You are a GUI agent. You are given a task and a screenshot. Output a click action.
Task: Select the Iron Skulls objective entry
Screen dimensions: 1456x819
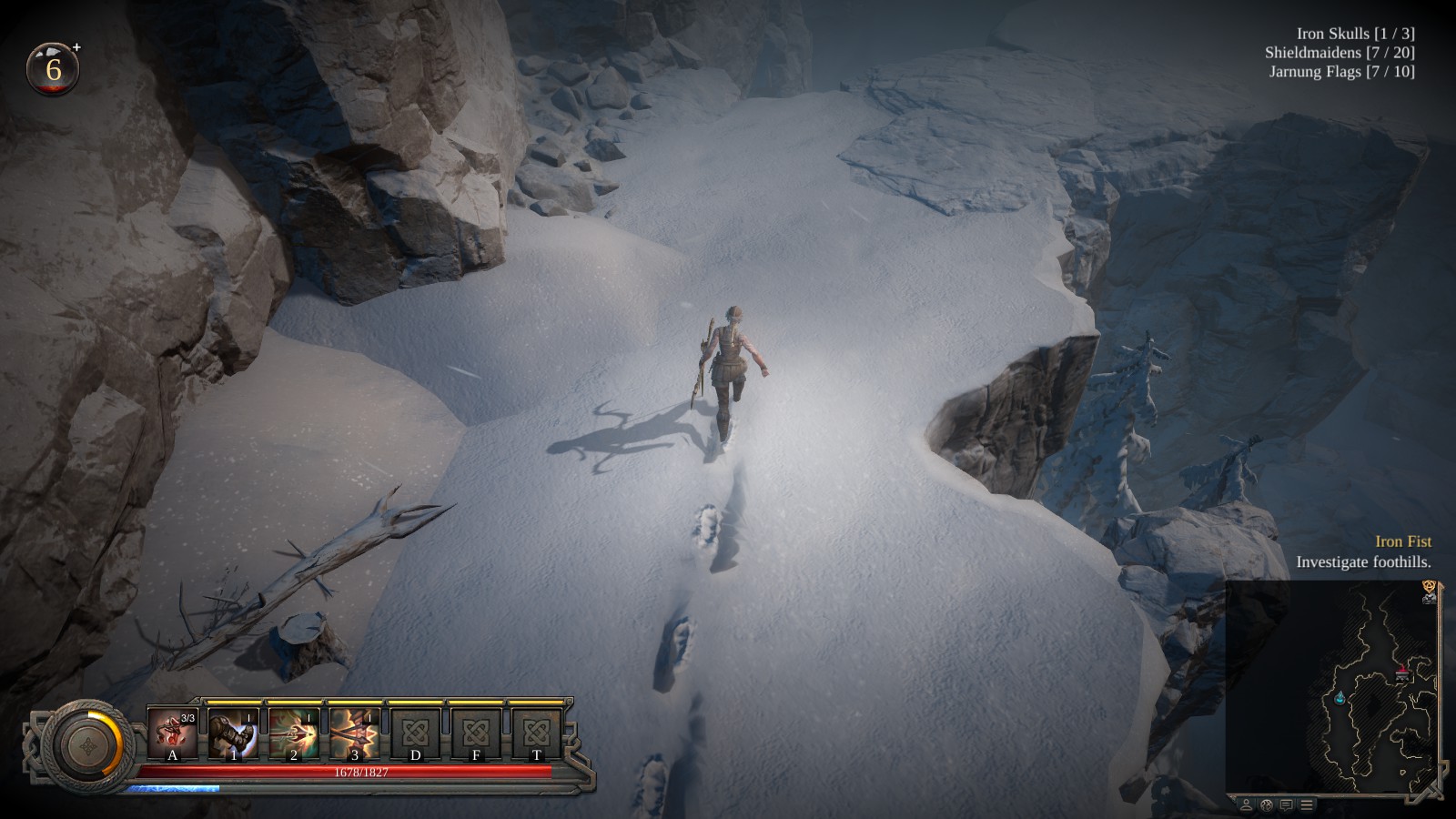pos(1355,34)
